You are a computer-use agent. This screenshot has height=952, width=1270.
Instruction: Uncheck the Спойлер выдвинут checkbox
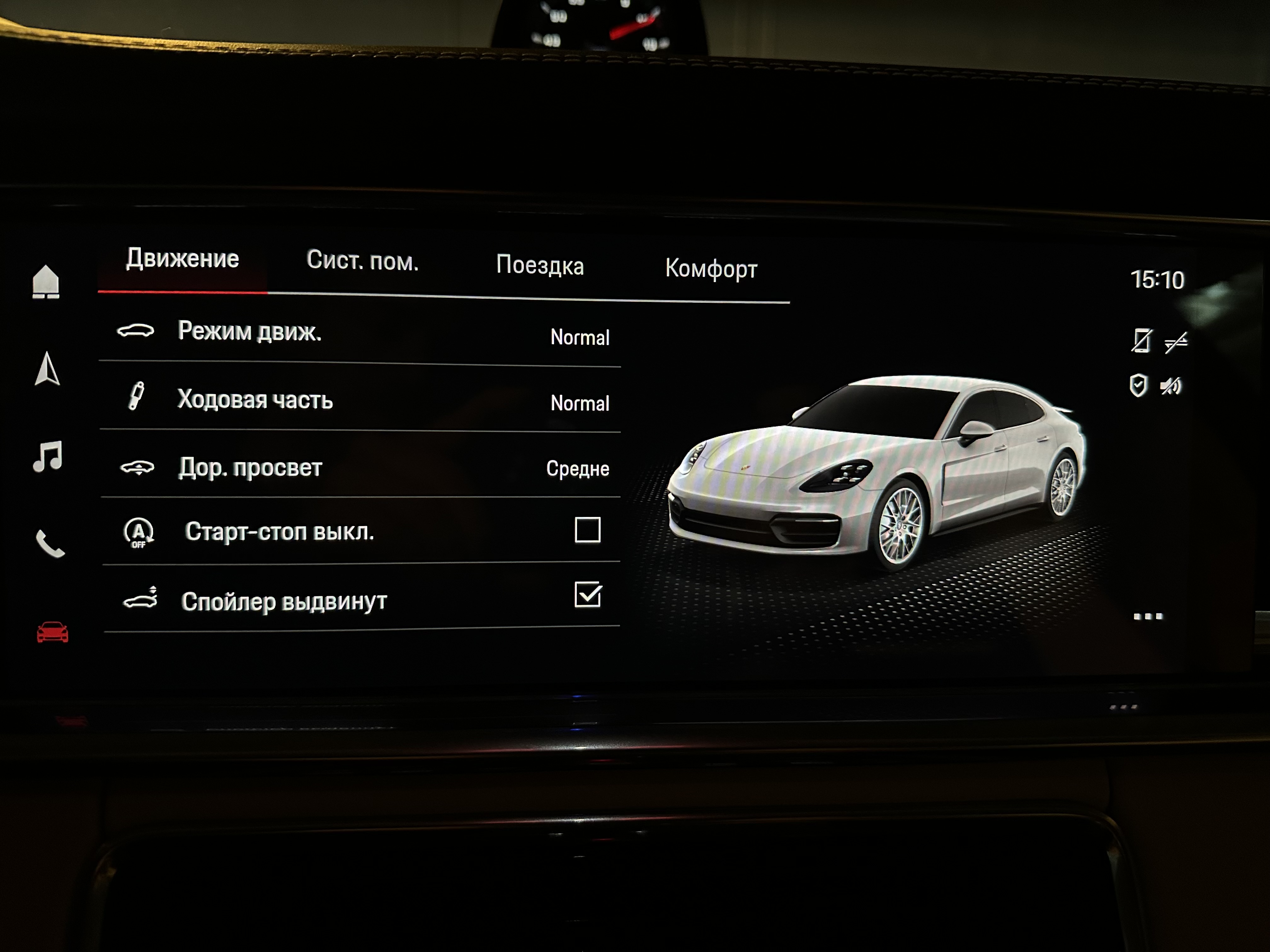[x=587, y=594]
